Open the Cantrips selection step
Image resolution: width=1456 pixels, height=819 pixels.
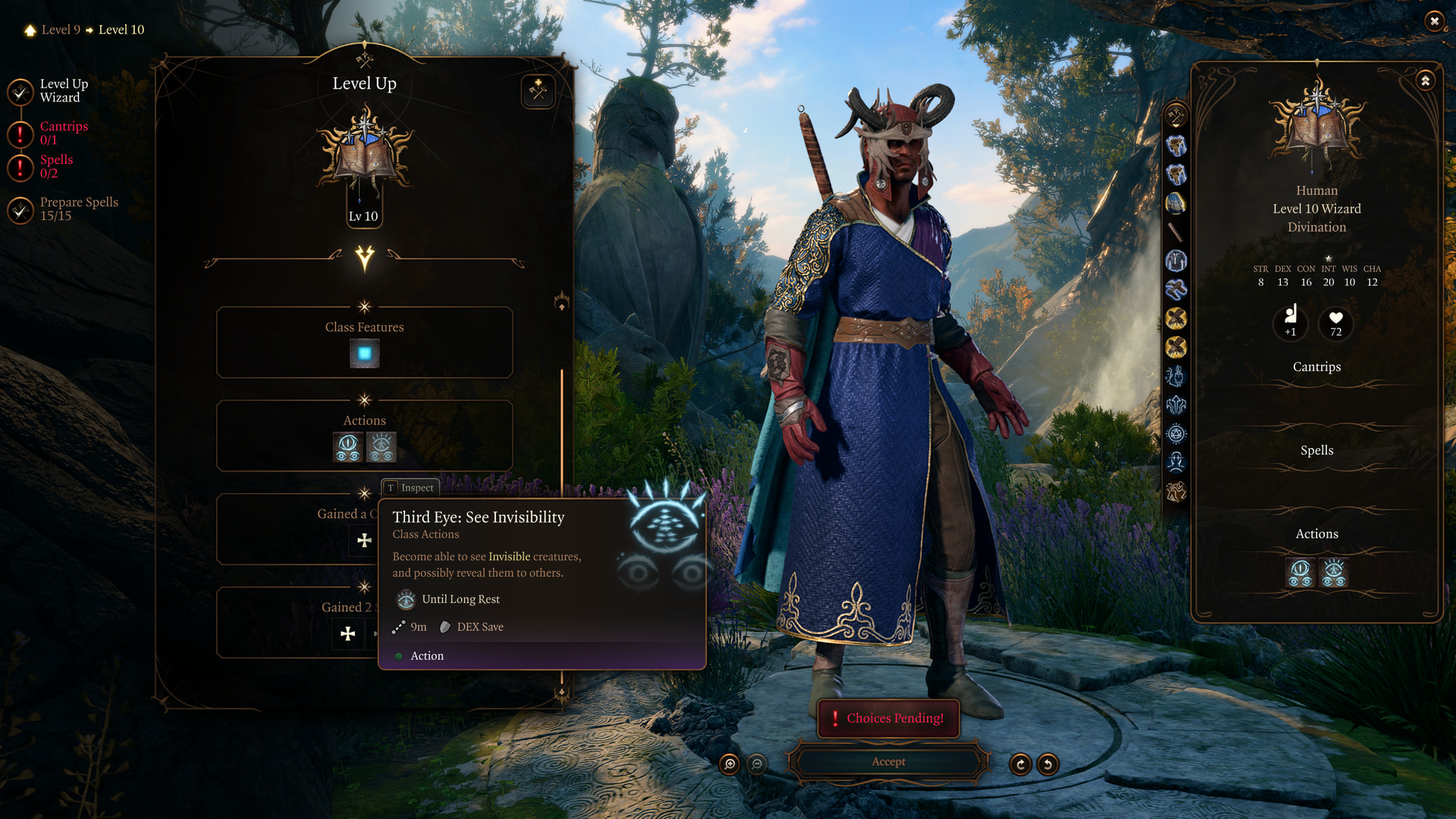pyautogui.click(x=64, y=133)
